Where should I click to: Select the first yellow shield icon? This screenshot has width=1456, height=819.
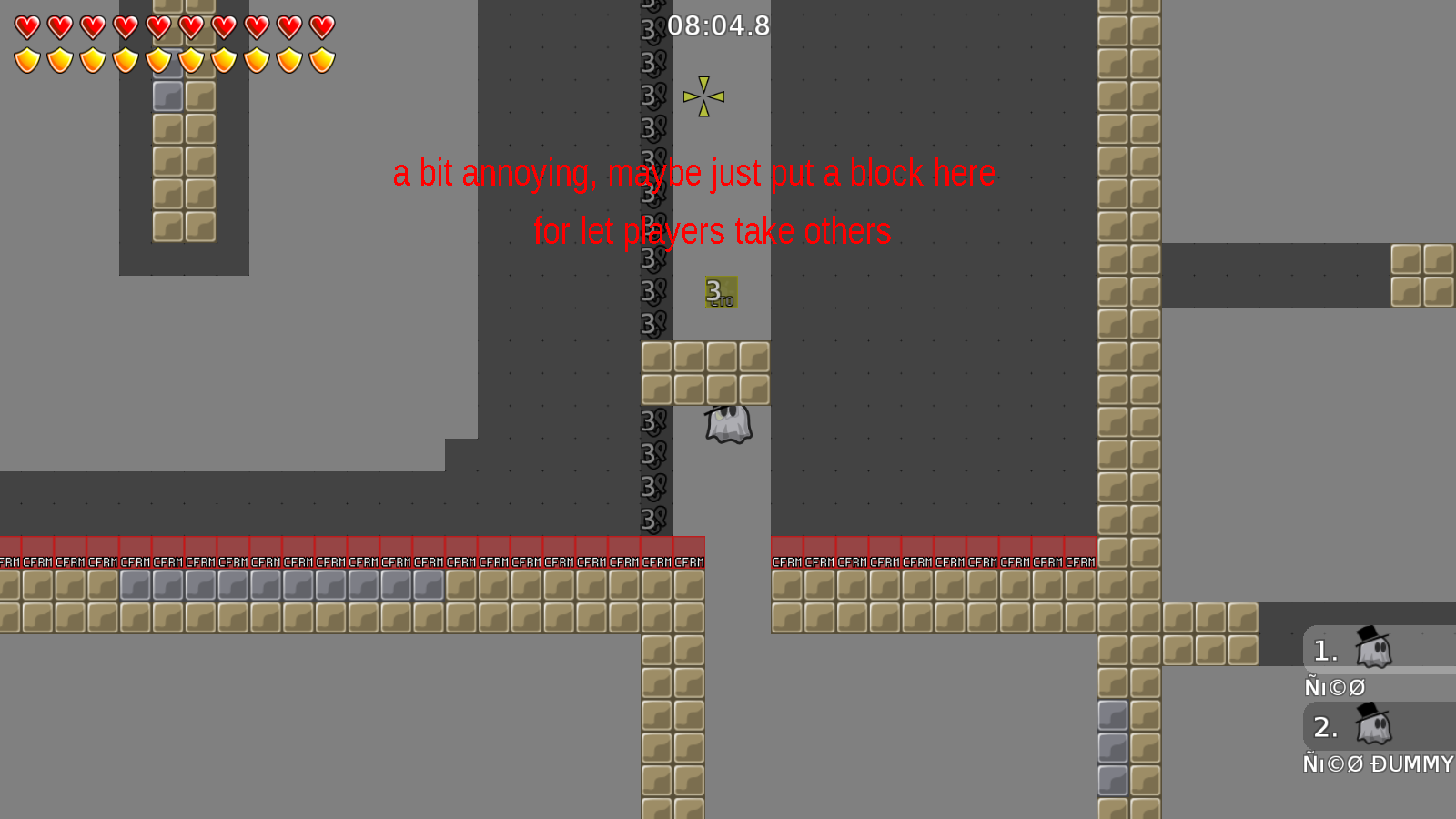coord(26,60)
